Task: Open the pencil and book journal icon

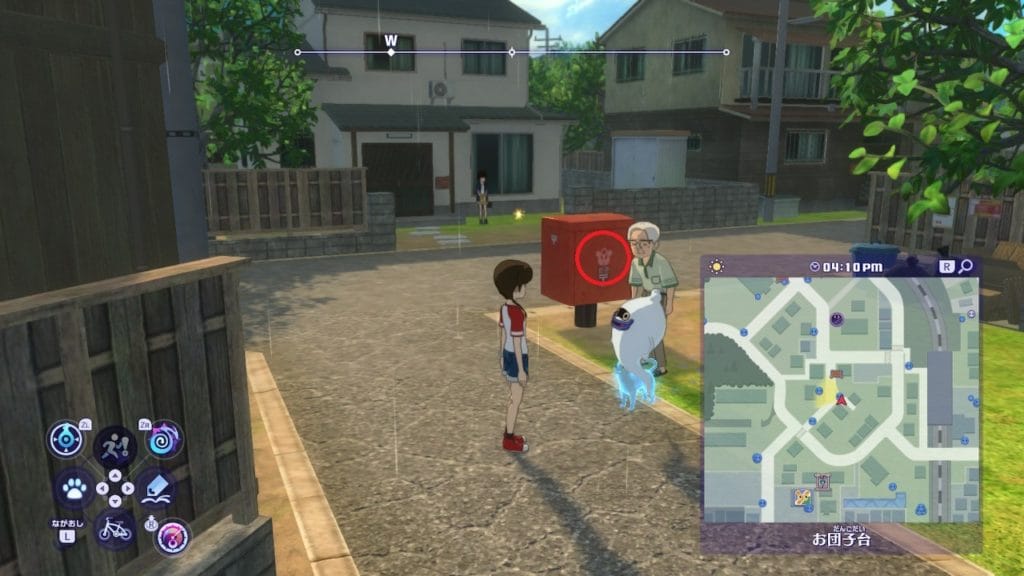Action: [x=156, y=489]
